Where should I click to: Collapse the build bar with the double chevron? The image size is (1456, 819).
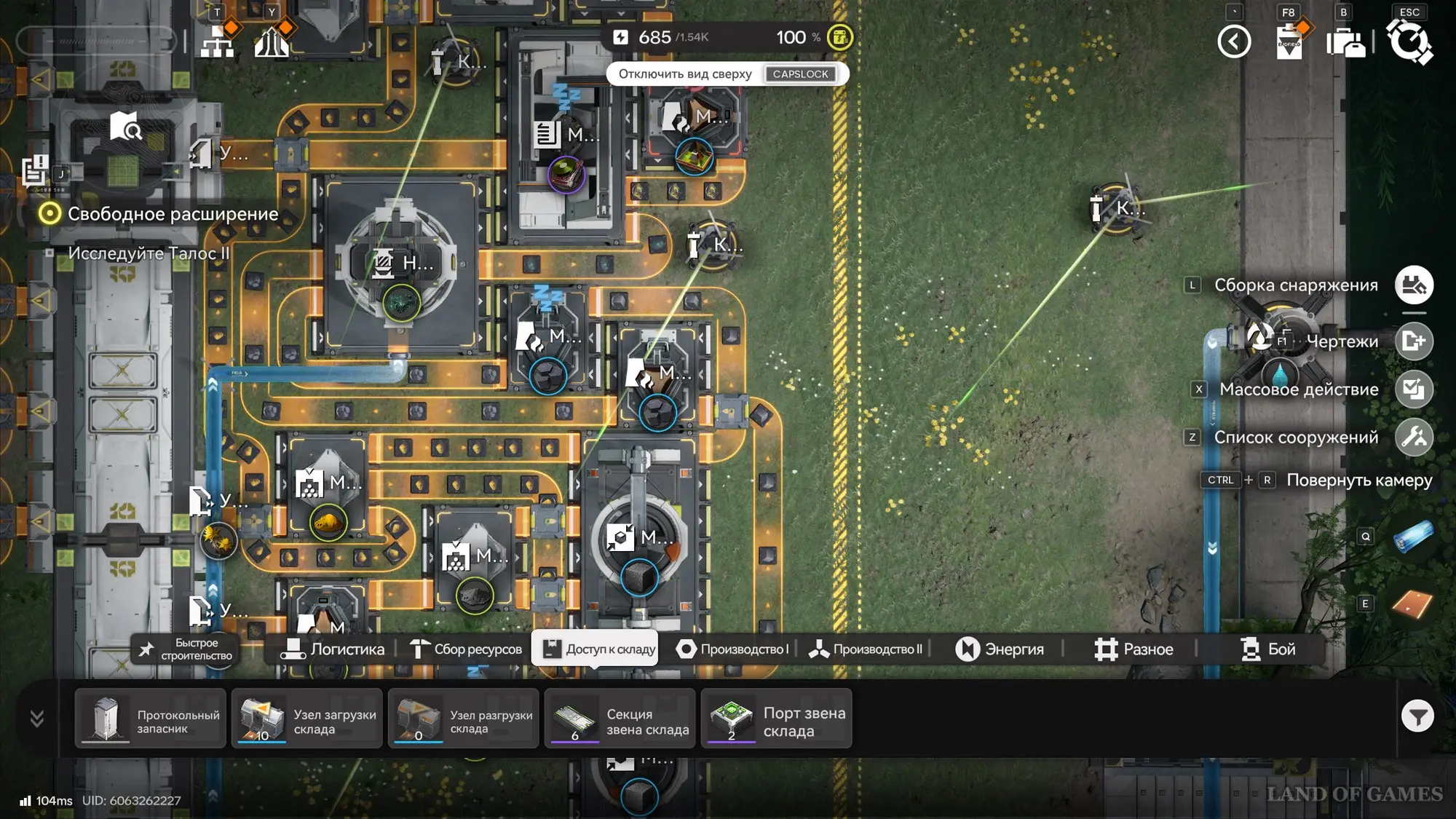click(x=37, y=719)
